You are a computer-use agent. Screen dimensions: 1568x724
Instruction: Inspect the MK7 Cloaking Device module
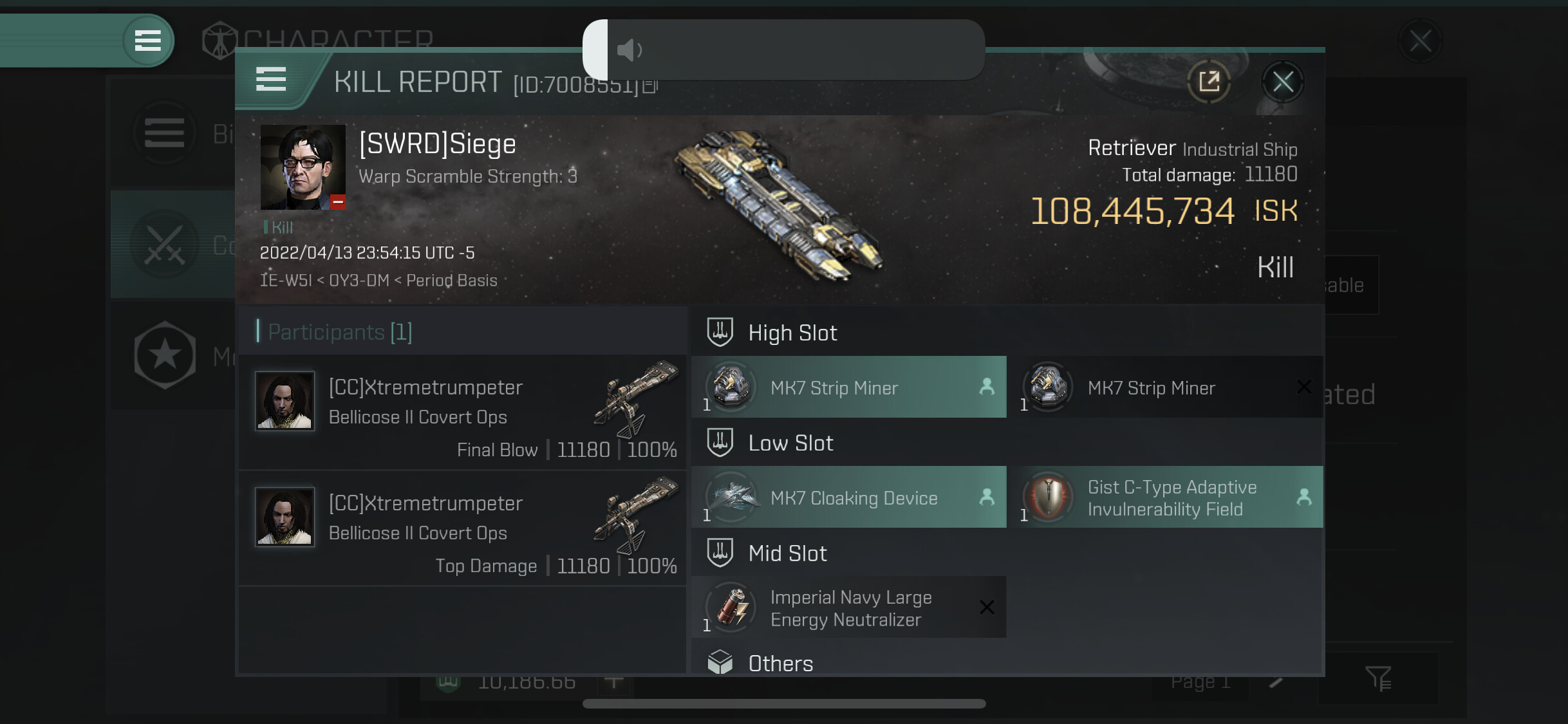[848, 497]
